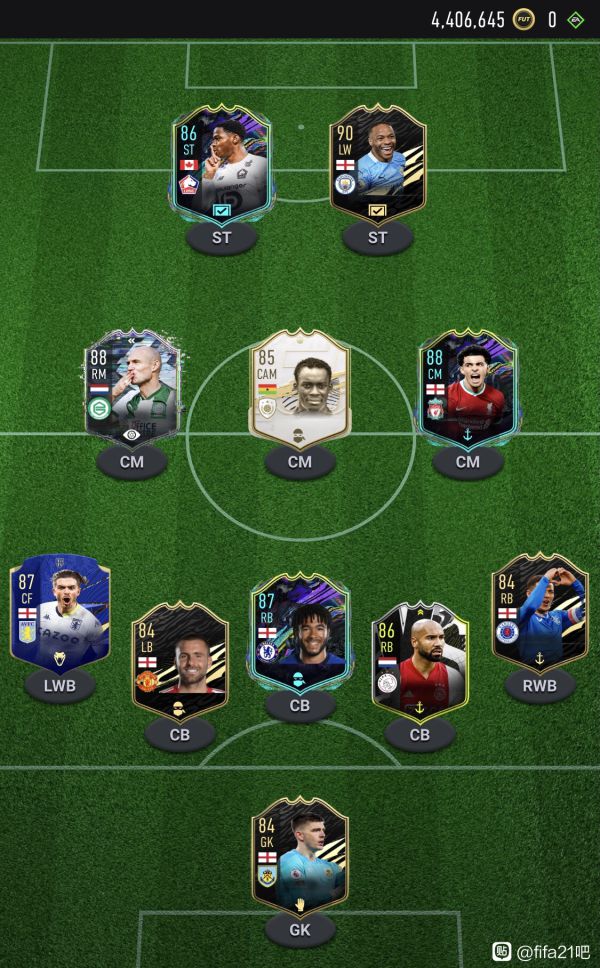Viewport: 600px width, 968px height.
Task: Click the FUT coins icon
Action: coord(523,19)
